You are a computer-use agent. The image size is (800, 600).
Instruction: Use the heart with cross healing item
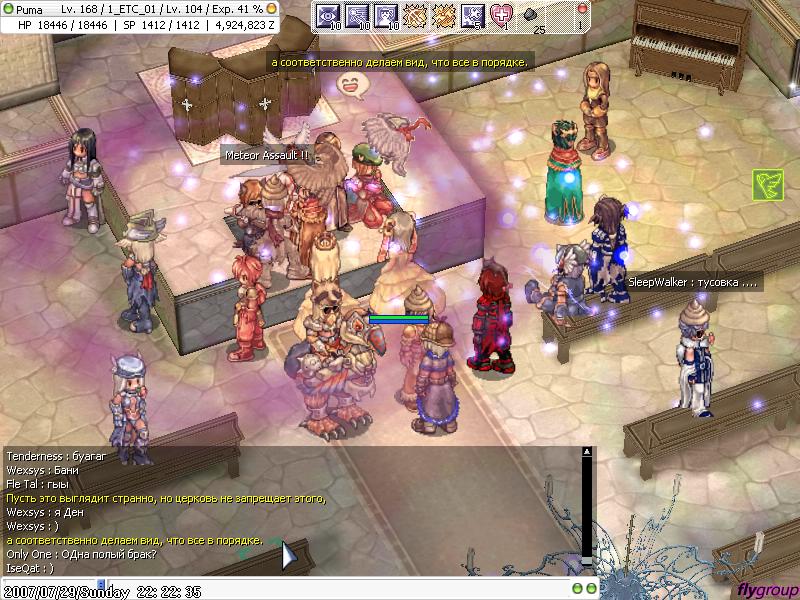tap(501, 15)
